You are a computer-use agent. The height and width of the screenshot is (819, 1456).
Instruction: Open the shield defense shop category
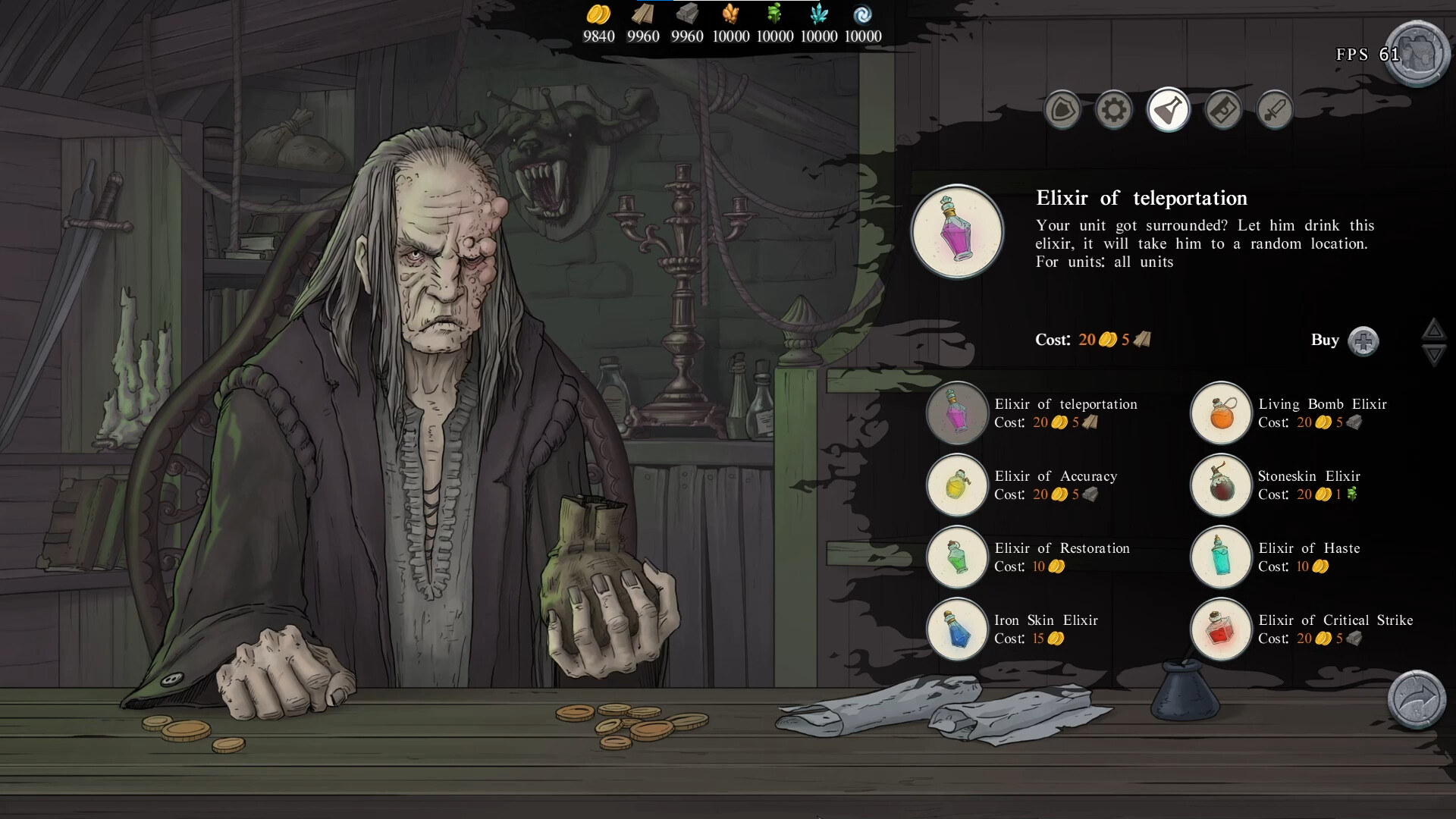click(x=1062, y=110)
